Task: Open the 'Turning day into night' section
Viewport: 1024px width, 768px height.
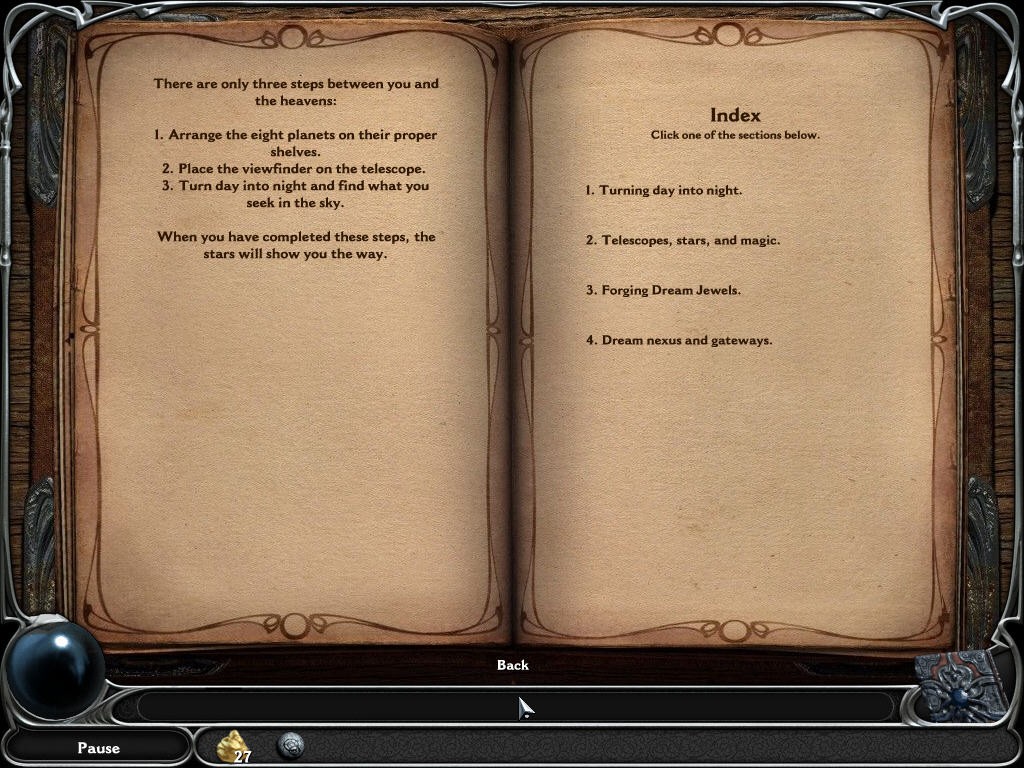Action: [664, 190]
